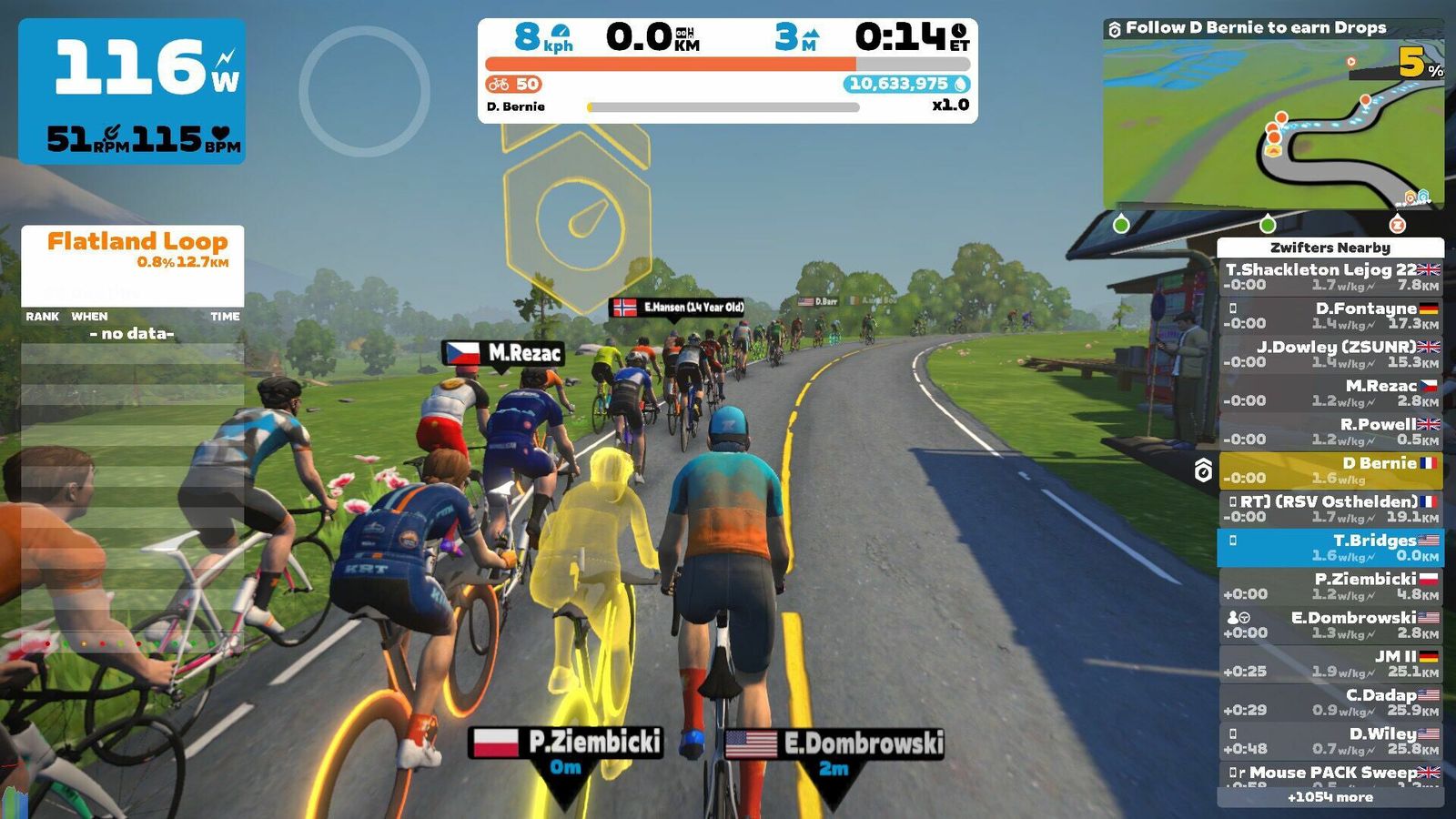
Task: Click the Drops total counter
Action: click(x=906, y=84)
